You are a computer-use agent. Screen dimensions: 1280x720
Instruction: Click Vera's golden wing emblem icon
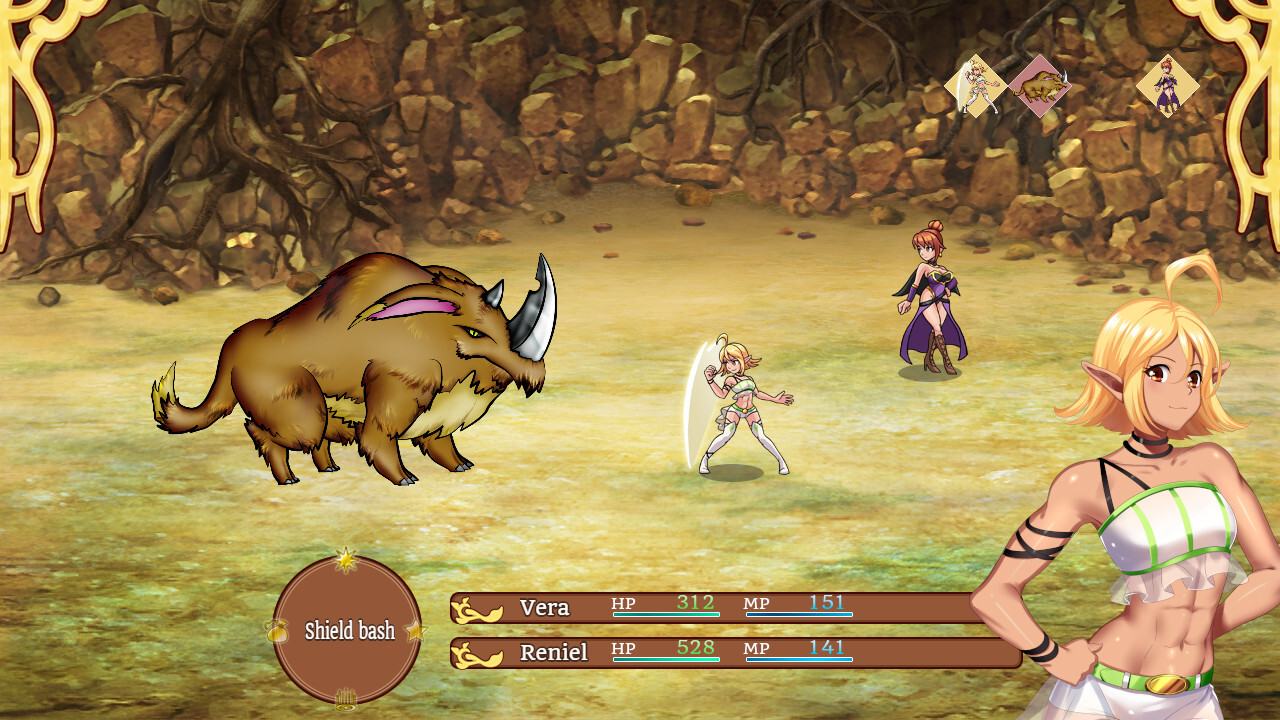coord(477,607)
